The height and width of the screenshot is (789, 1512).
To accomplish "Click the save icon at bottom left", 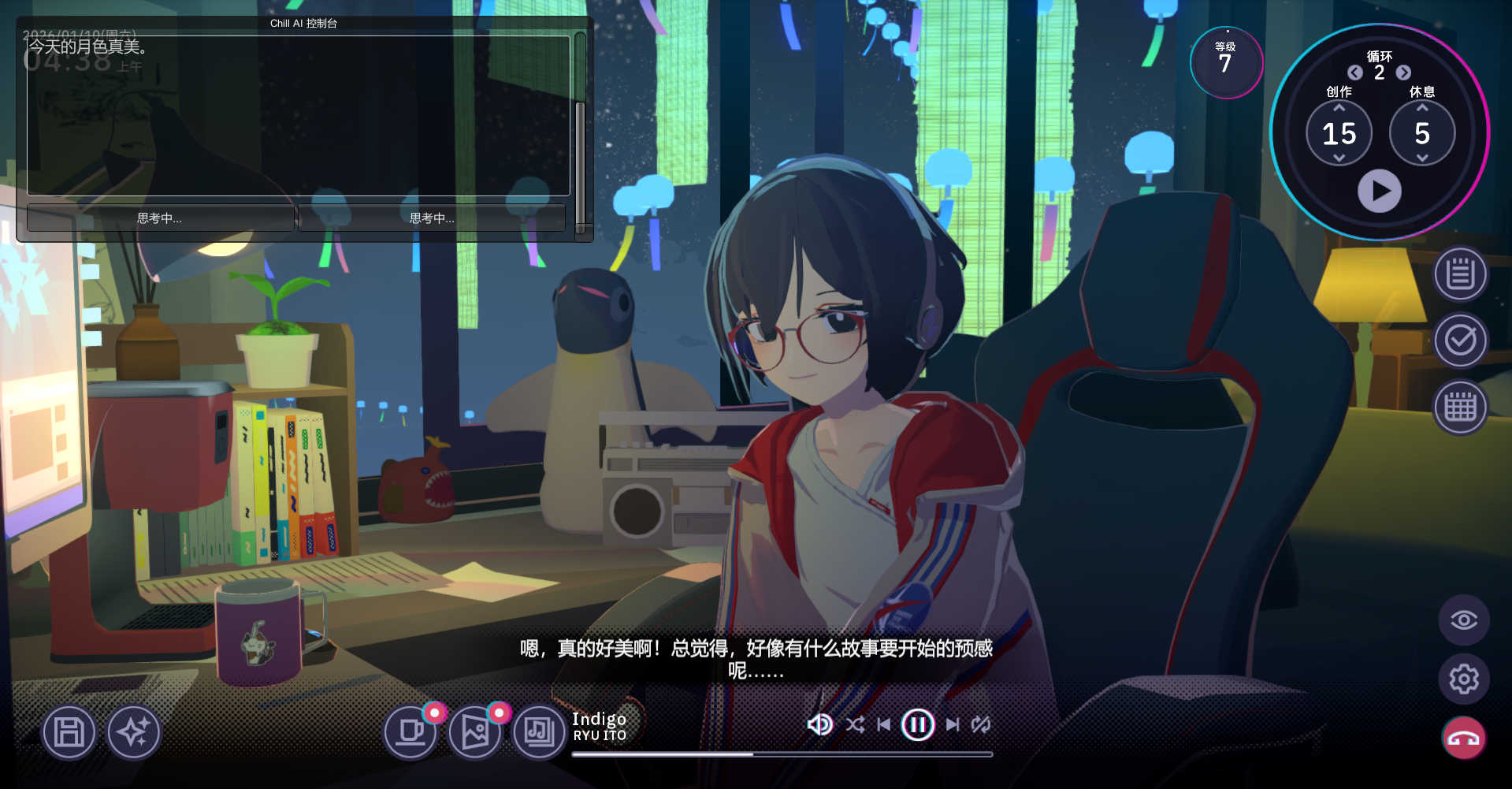I will tap(69, 731).
